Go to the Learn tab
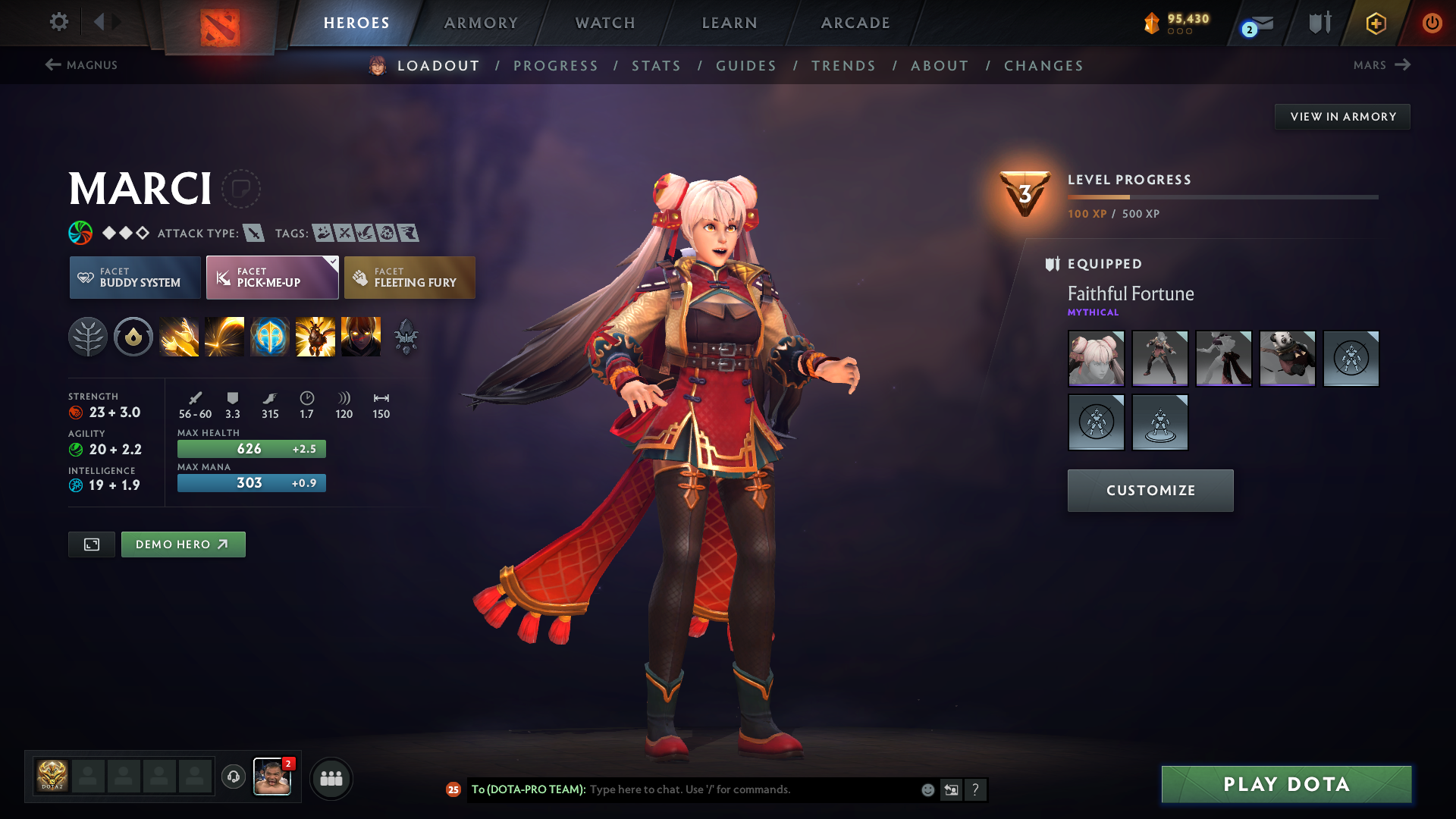The height and width of the screenshot is (819, 1456). [x=730, y=23]
